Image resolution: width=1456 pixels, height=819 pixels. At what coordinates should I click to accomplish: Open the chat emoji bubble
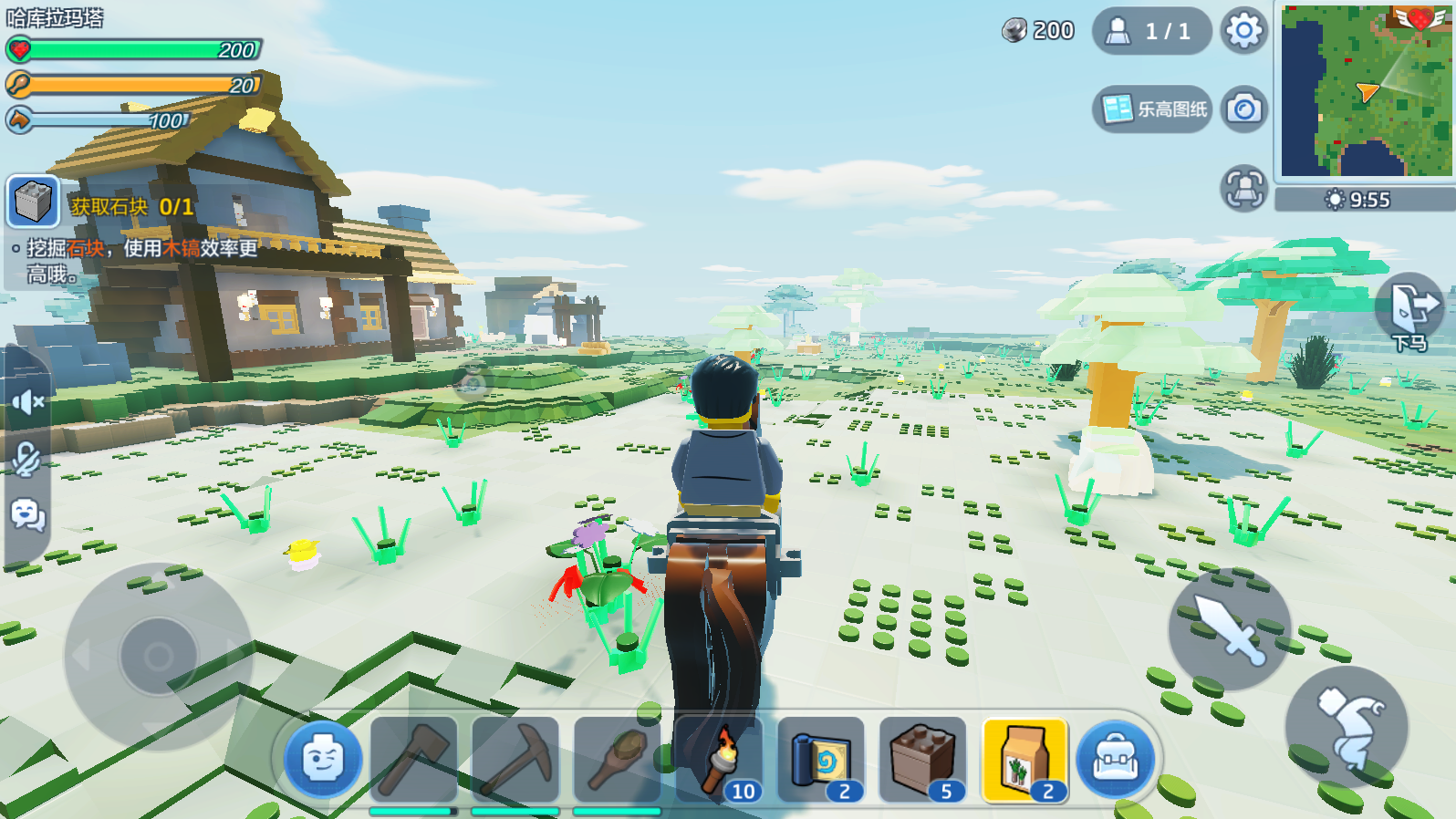27,516
